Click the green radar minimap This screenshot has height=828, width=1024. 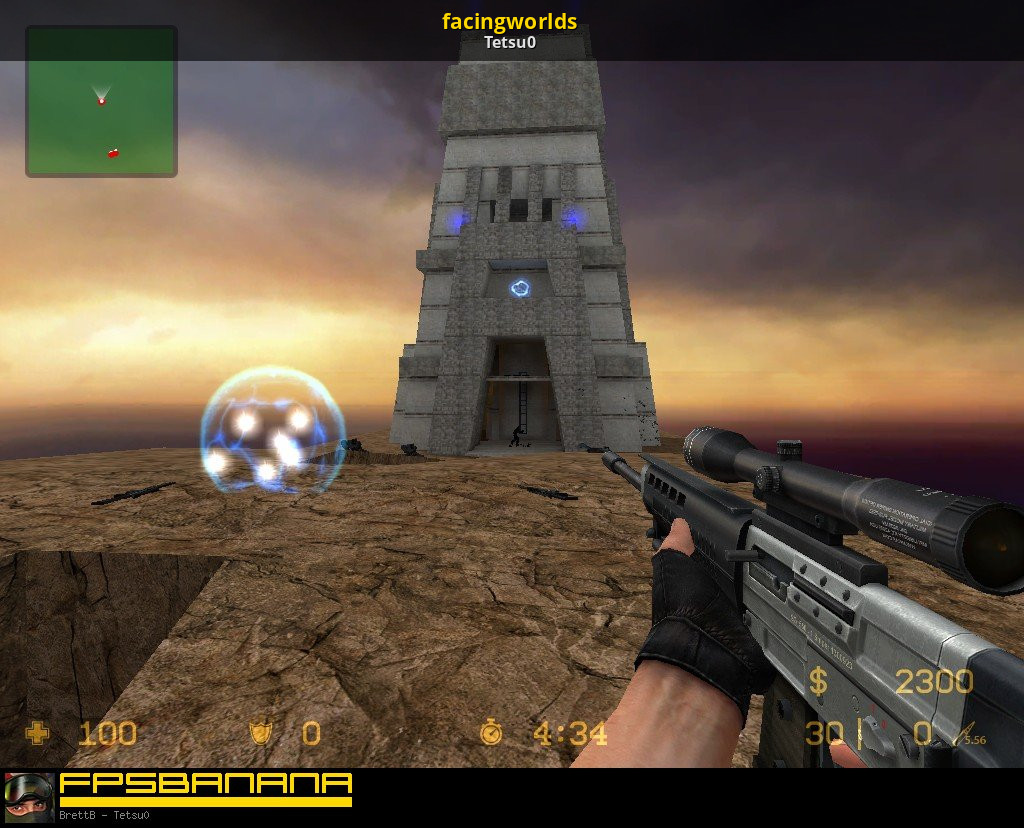(101, 102)
